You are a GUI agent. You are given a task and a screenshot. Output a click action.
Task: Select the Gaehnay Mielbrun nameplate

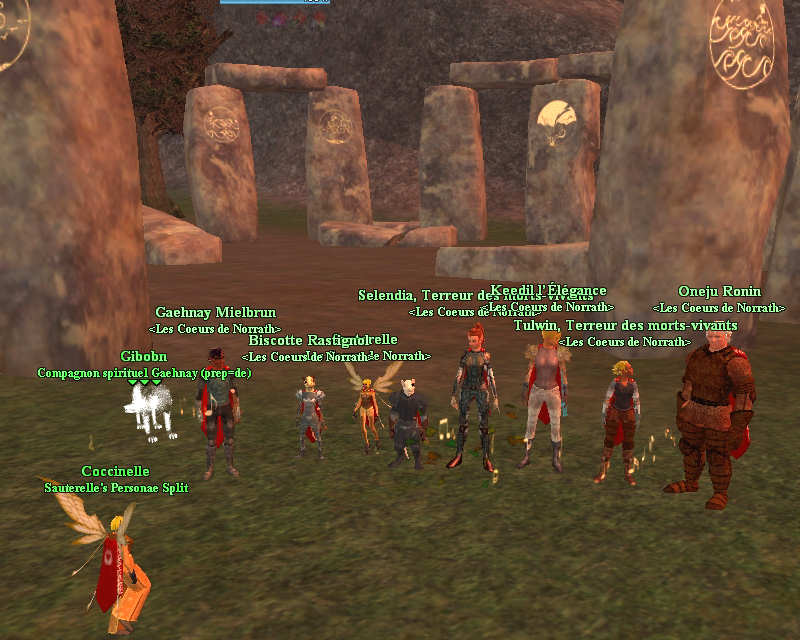tap(215, 313)
